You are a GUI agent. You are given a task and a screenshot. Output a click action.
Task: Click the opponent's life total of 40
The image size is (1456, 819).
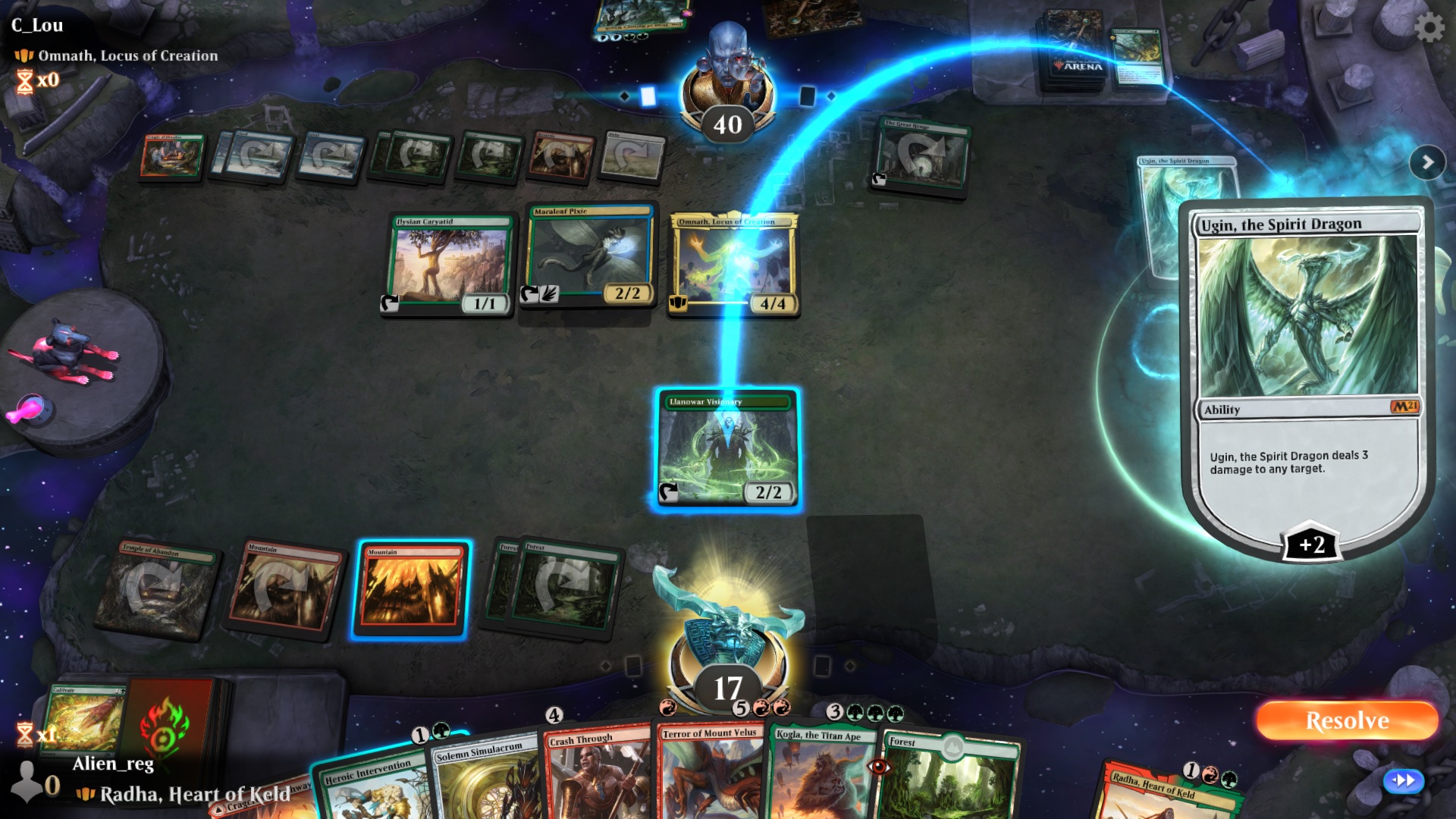pos(726,126)
